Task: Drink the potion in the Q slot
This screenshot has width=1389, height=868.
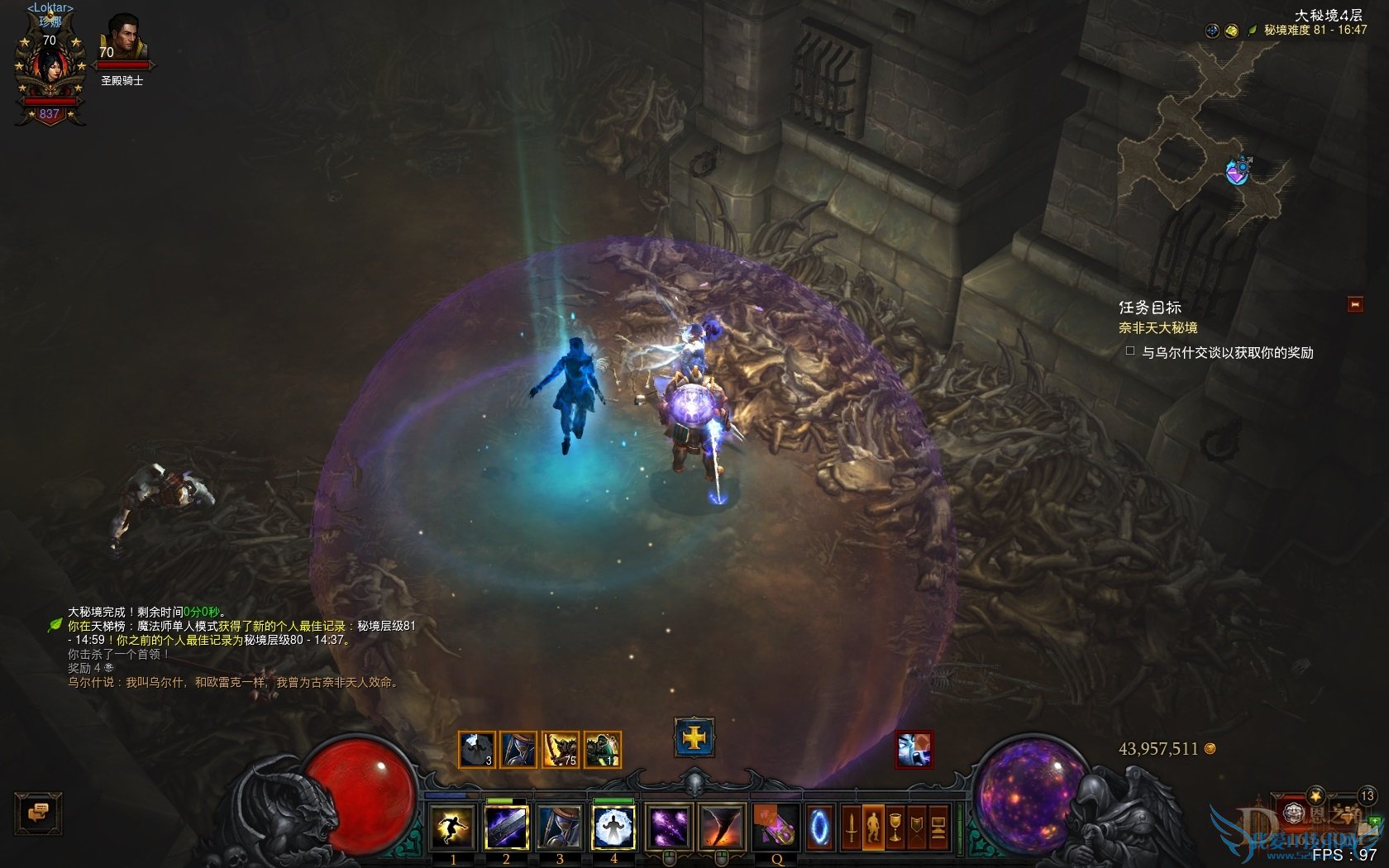Action: (x=776, y=827)
